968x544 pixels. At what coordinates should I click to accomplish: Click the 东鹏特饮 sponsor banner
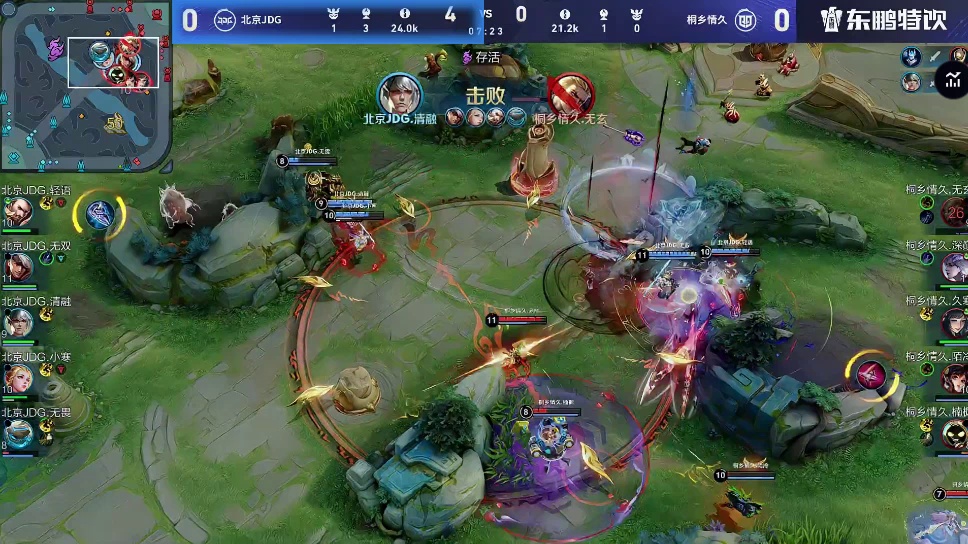pos(883,20)
